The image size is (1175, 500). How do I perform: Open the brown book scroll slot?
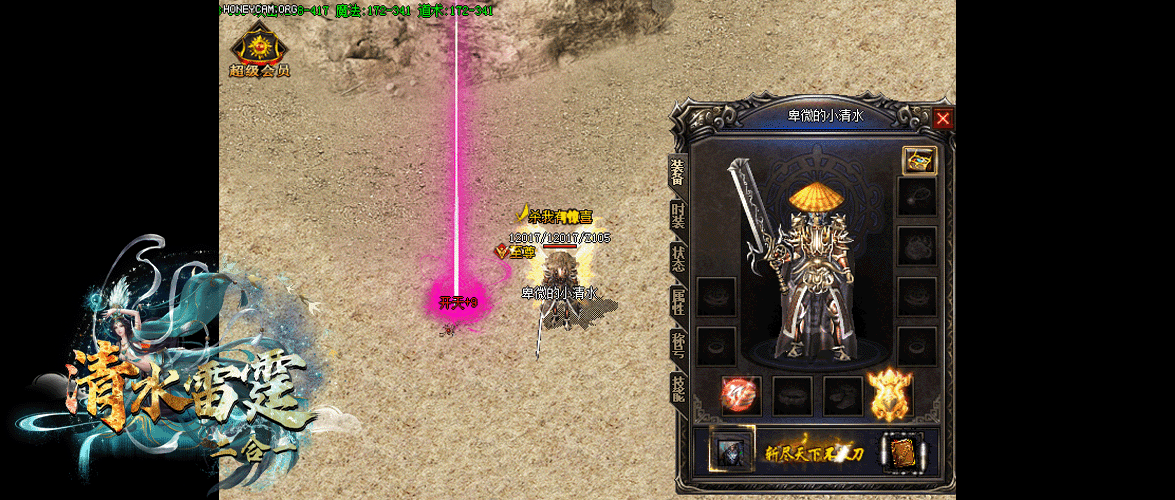[x=901, y=452]
